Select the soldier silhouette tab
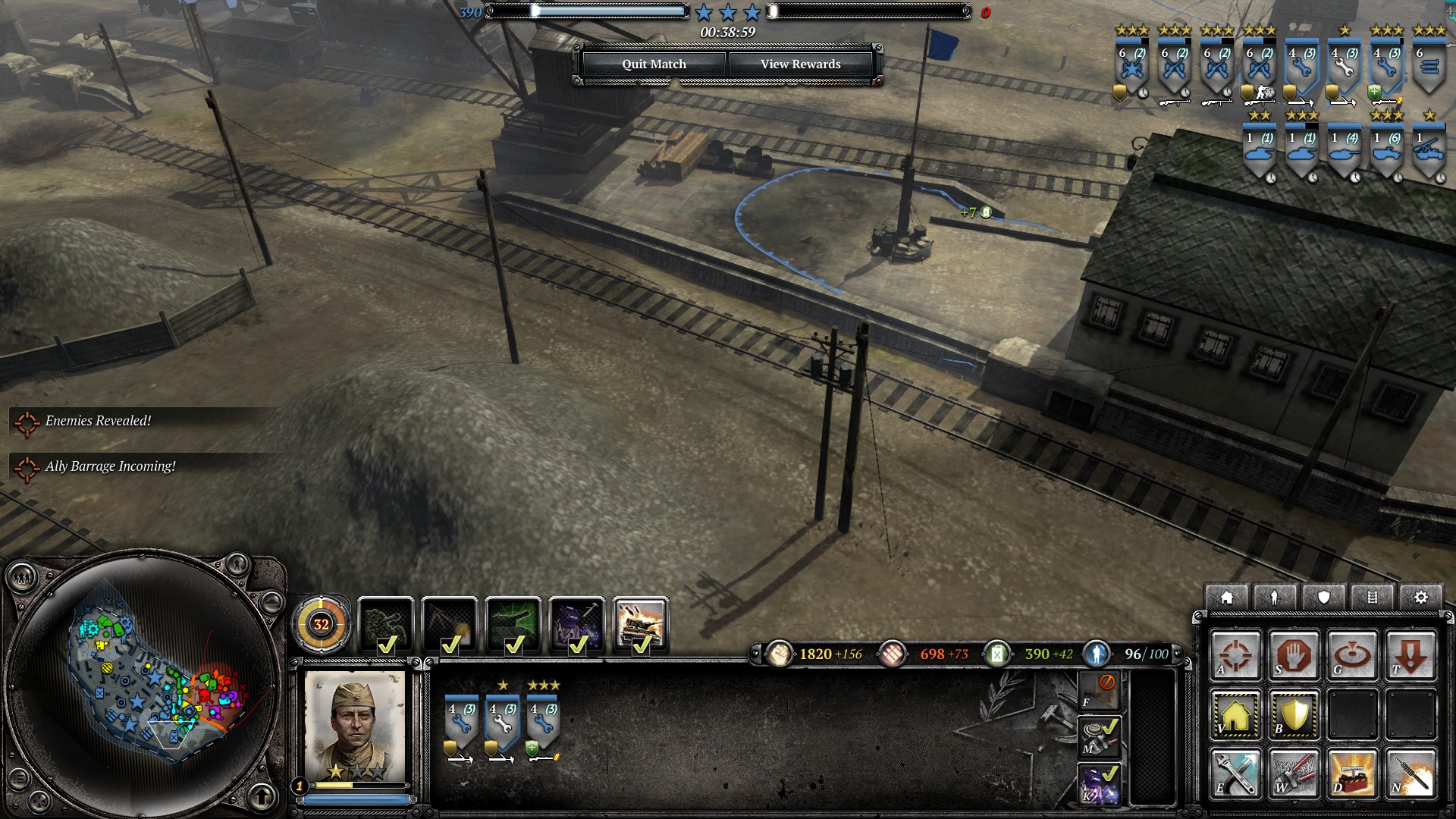Viewport: 1456px width, 819px height. tap(1275, 598)
